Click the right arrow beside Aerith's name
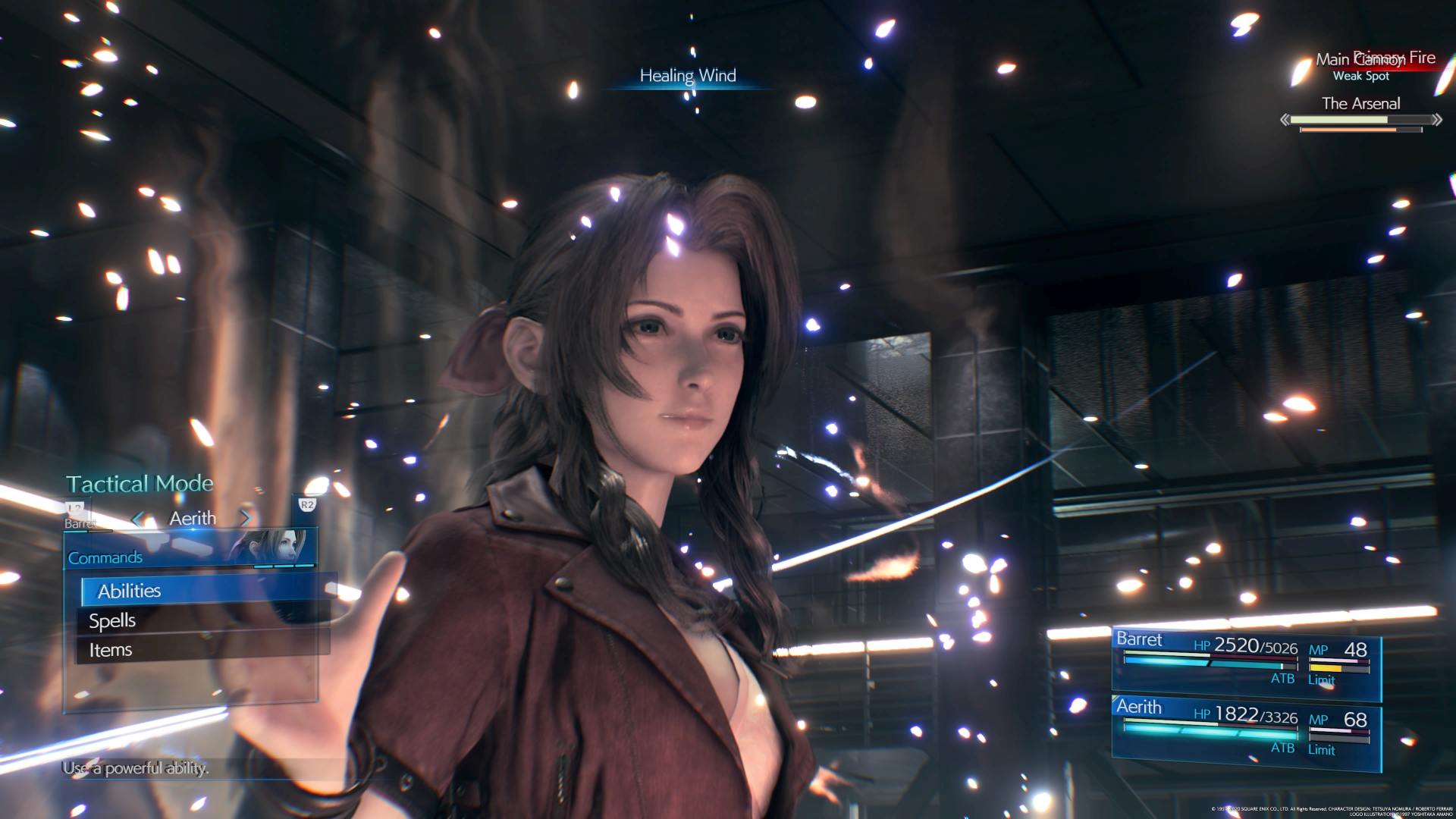The height and width of the screenshot is (819, 1456). coord(245,519)
